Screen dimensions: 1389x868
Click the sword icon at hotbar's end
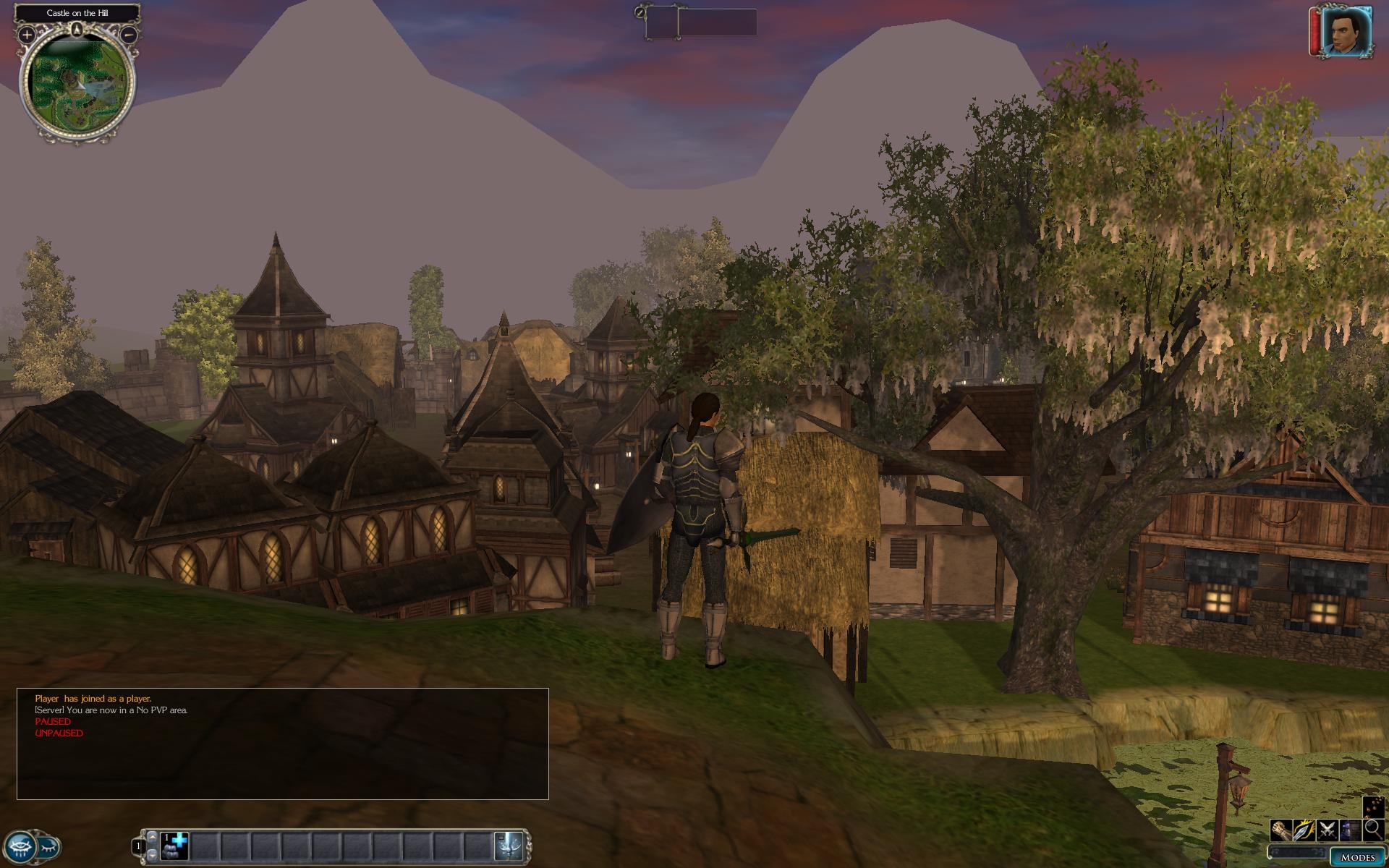tap(509, 846)
